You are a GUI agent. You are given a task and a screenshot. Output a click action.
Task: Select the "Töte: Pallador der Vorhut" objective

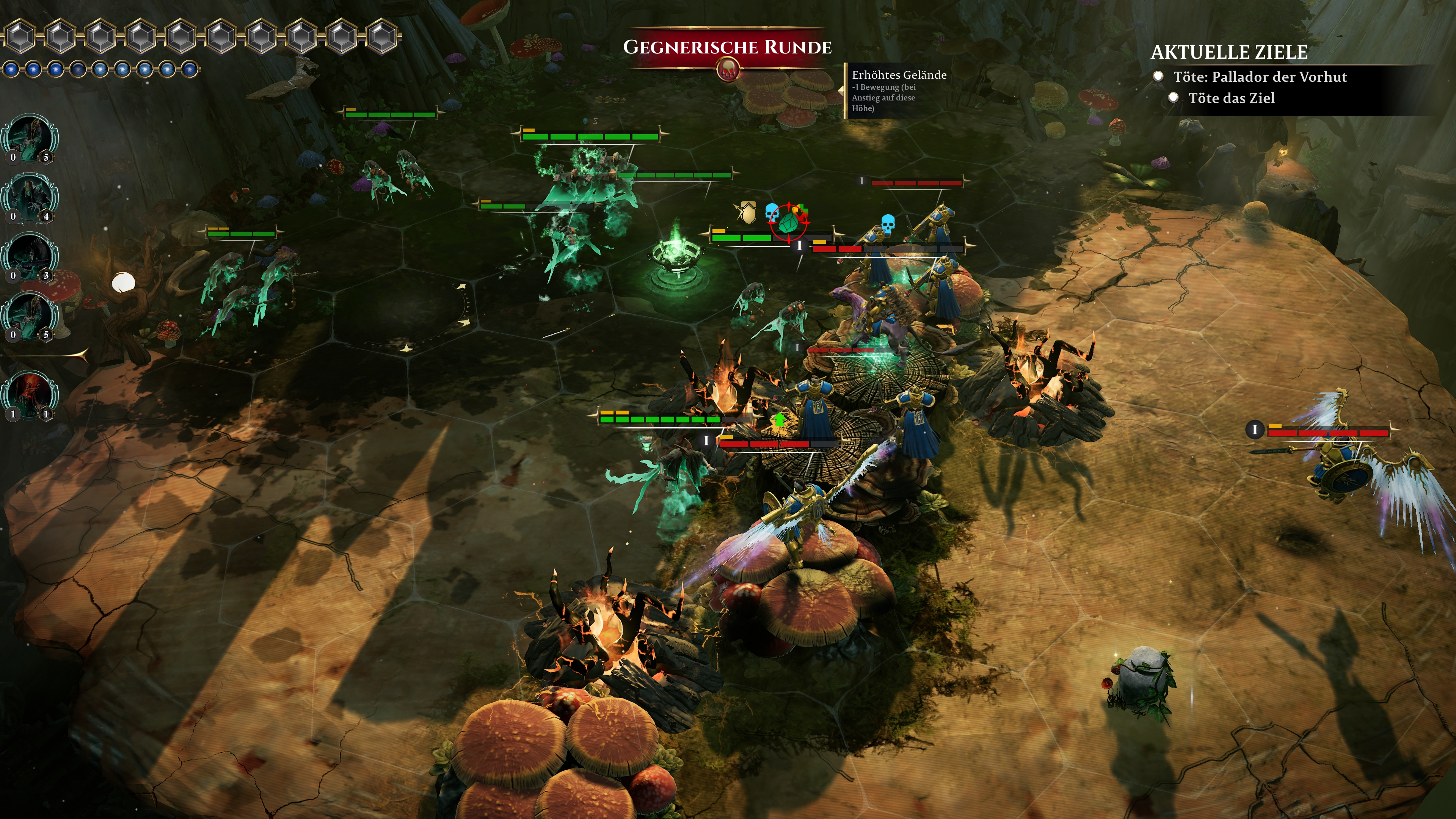(x=1259, y=77)
